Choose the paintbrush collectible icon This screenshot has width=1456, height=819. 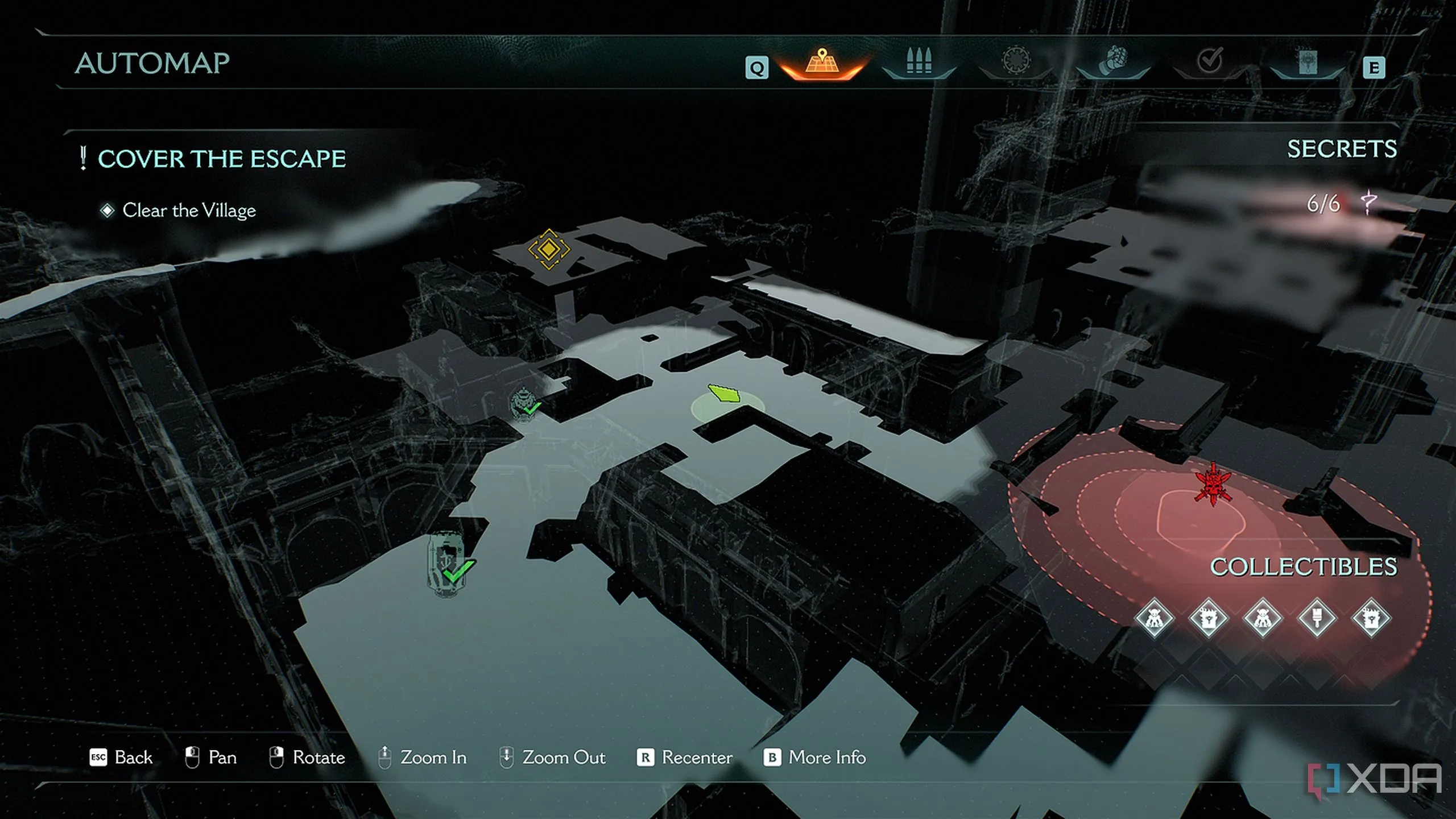coord(1317,618)
